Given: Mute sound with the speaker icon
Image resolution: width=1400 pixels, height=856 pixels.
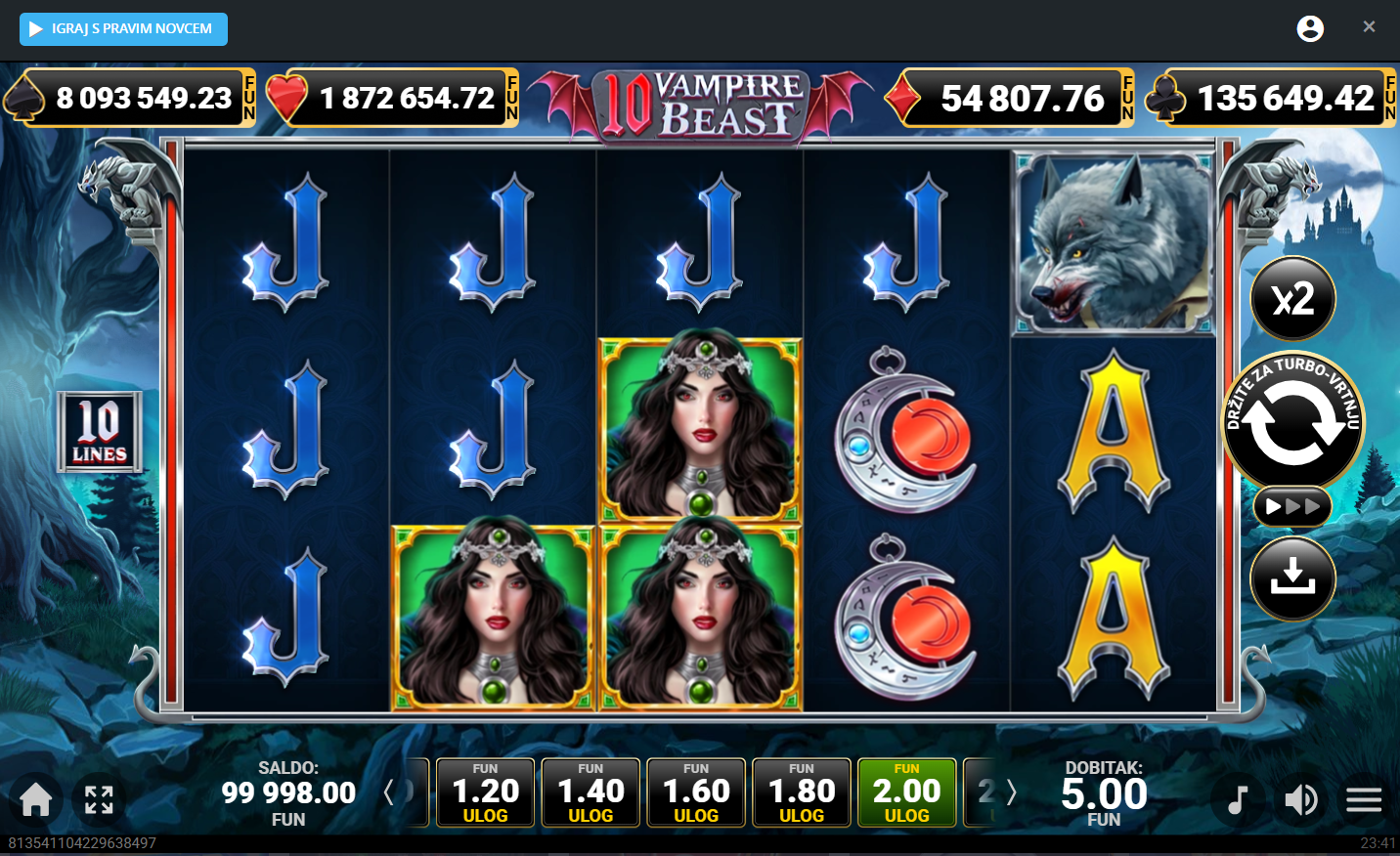Looking at the screenshot, I should pos(1300,800).
